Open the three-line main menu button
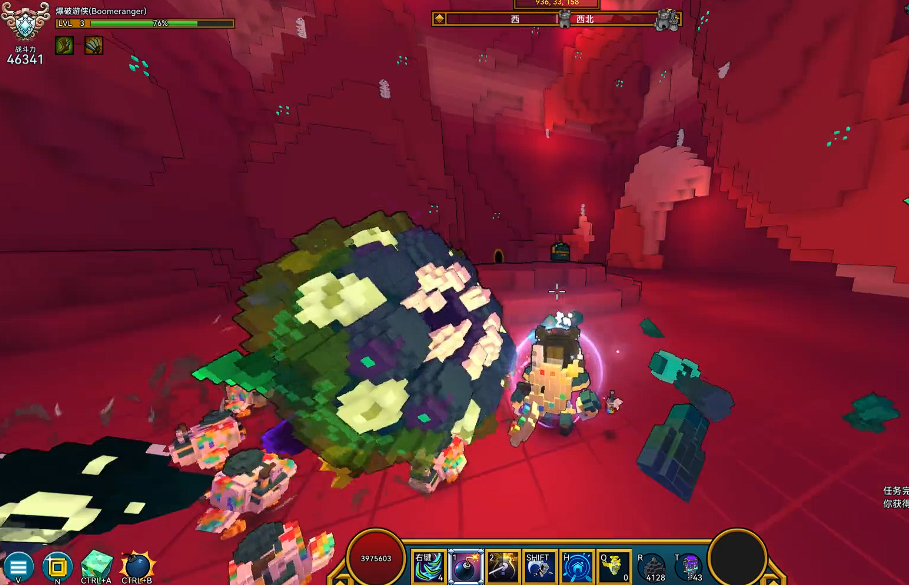 point(18,566)
